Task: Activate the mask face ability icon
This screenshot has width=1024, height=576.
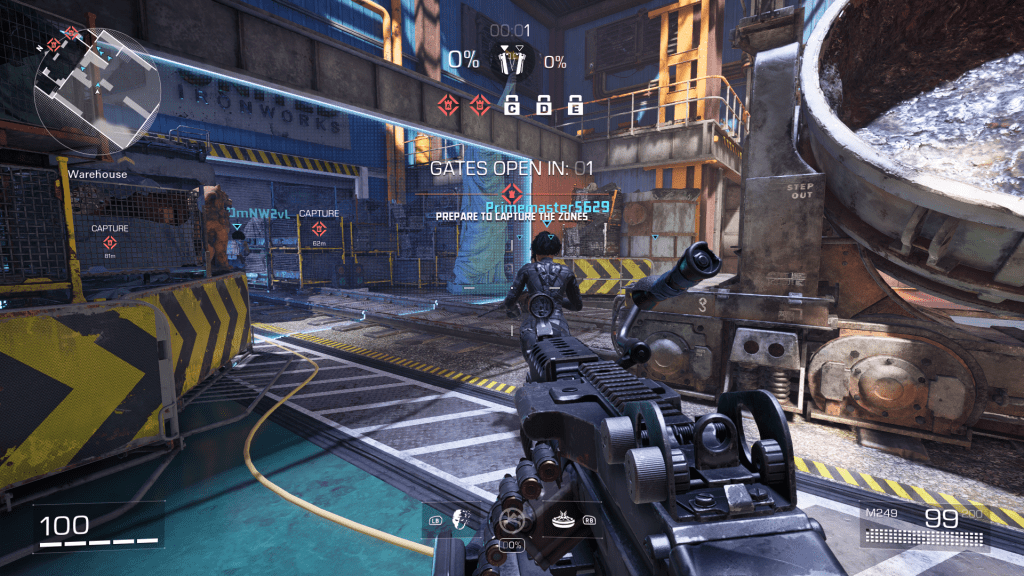Action: click(x=461, y=519)
